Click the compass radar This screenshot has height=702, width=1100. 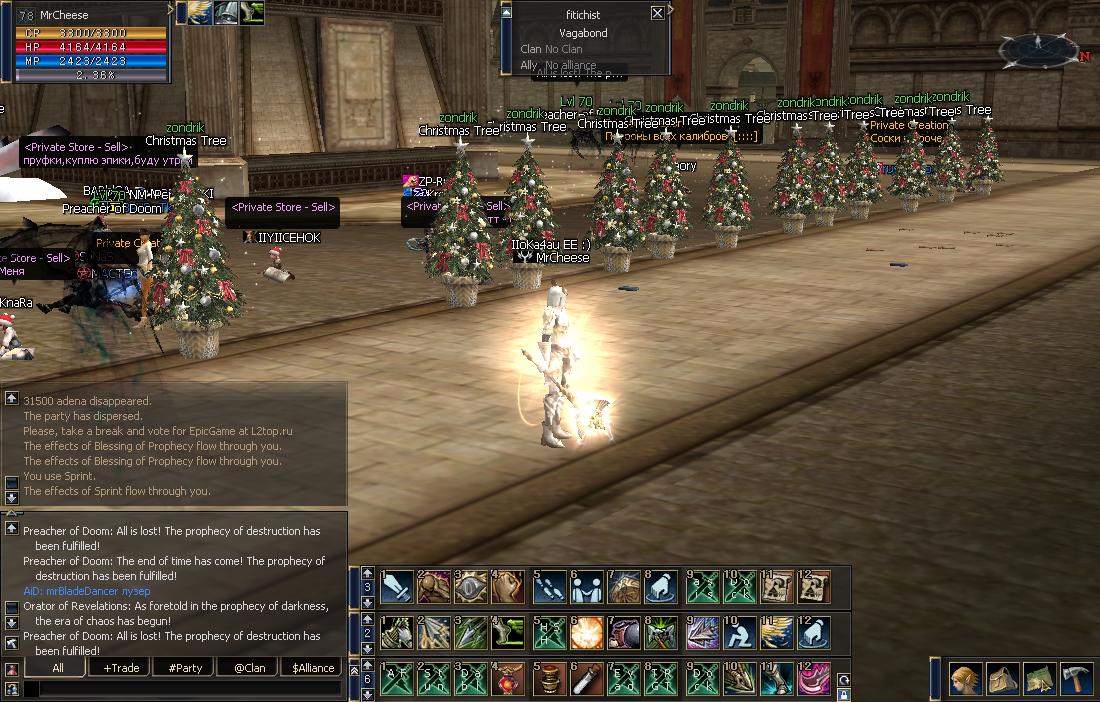click(1039, 50)
